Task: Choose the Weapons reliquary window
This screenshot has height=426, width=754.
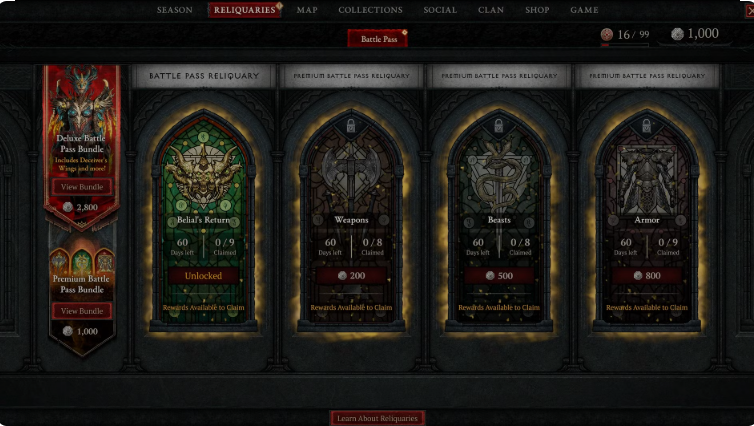Action: tap(351, 180)
